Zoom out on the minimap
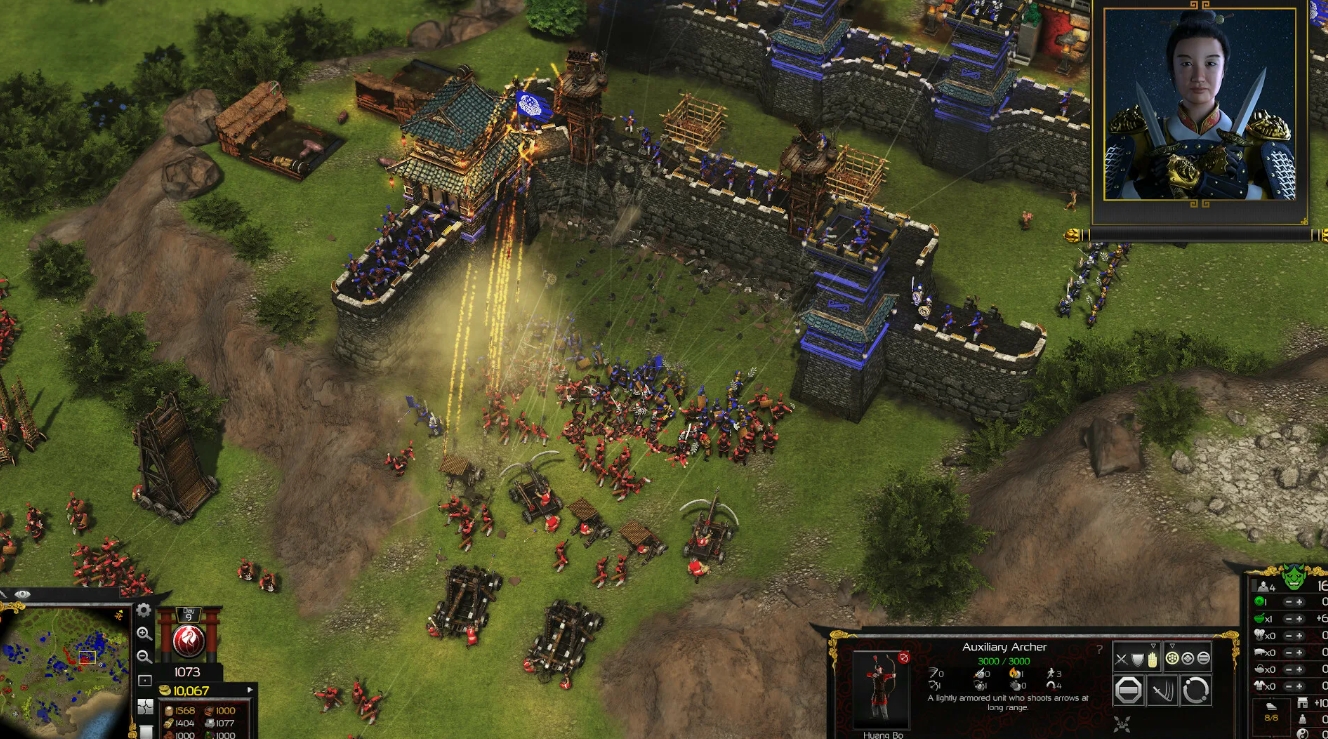The height and width of the screenshot is (739, 1328). [x=143, y=655]
